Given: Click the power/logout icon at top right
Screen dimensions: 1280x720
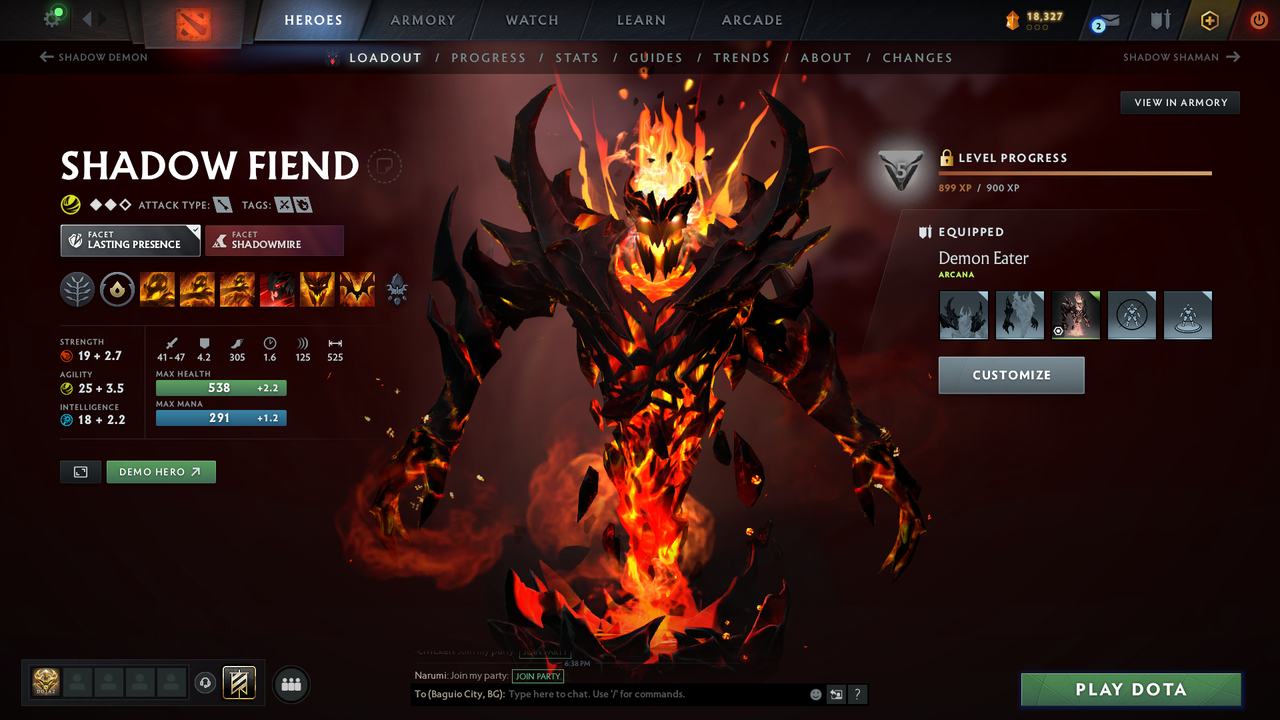Looking at the screenshot, I should [x=1258, y=19].
